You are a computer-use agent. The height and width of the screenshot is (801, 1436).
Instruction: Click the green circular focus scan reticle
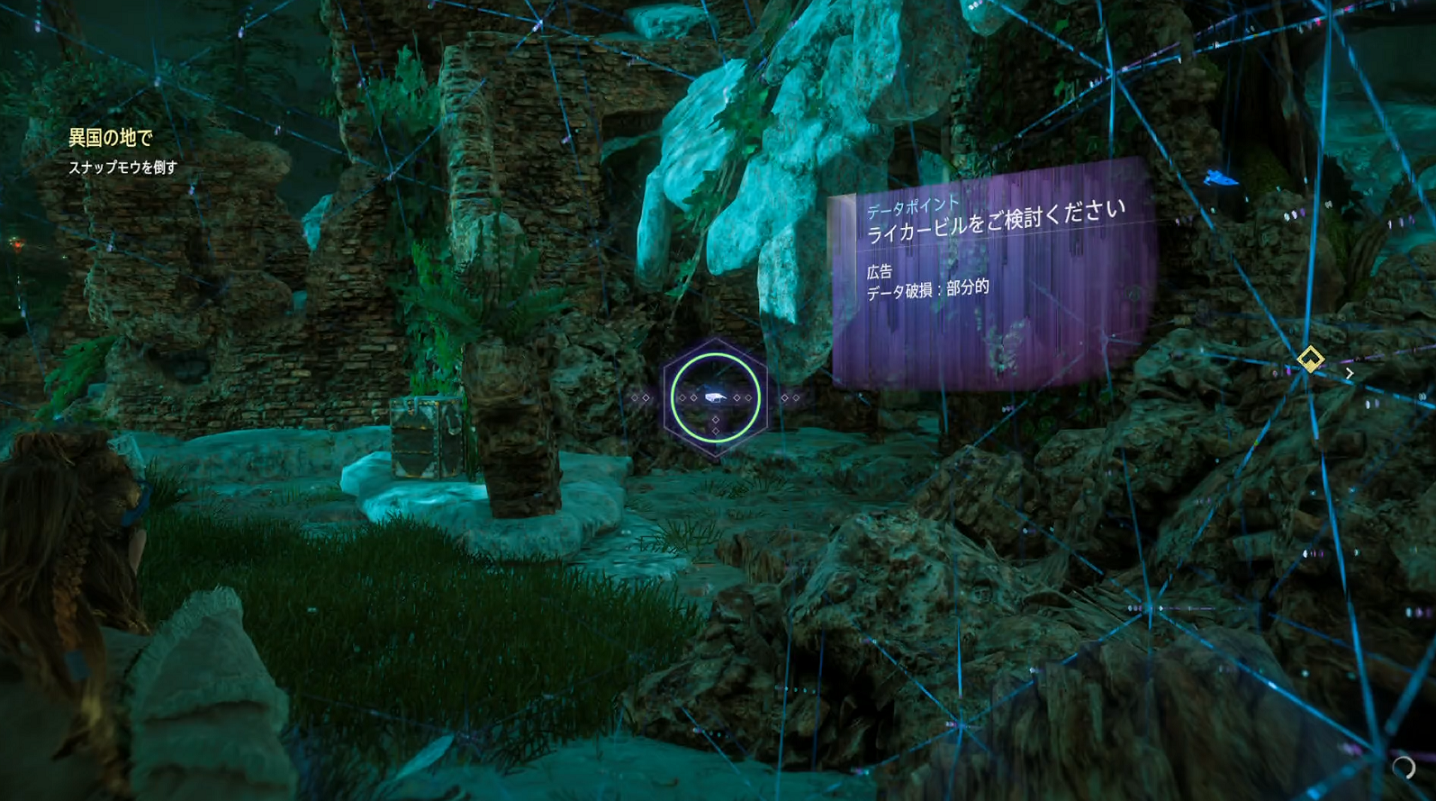click(715, 398)
